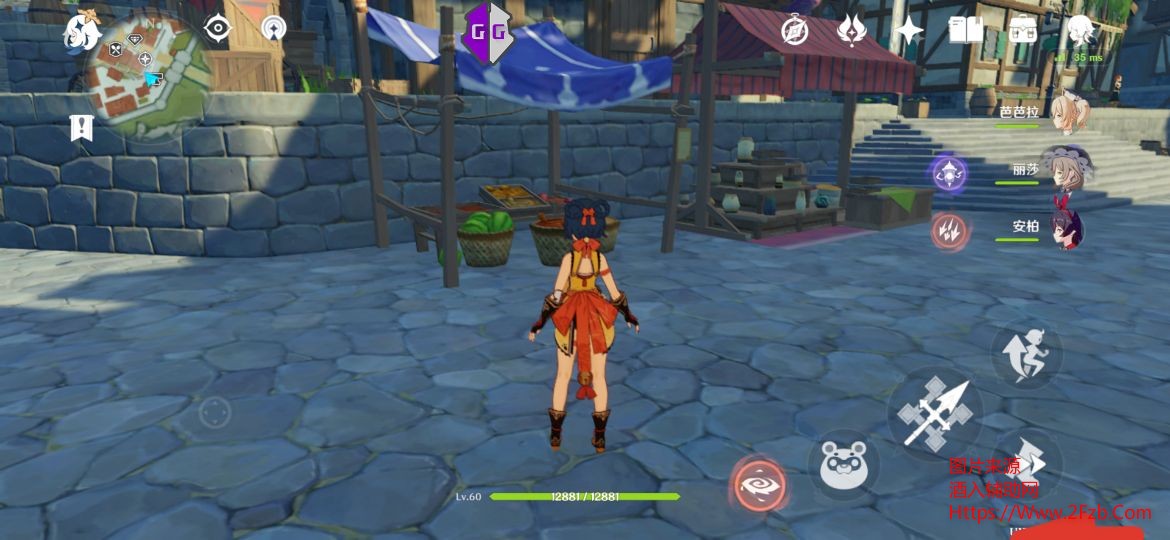Open the character screen portrait icon
Screen dimensions: 1170x540
(x=1080, y=31)
